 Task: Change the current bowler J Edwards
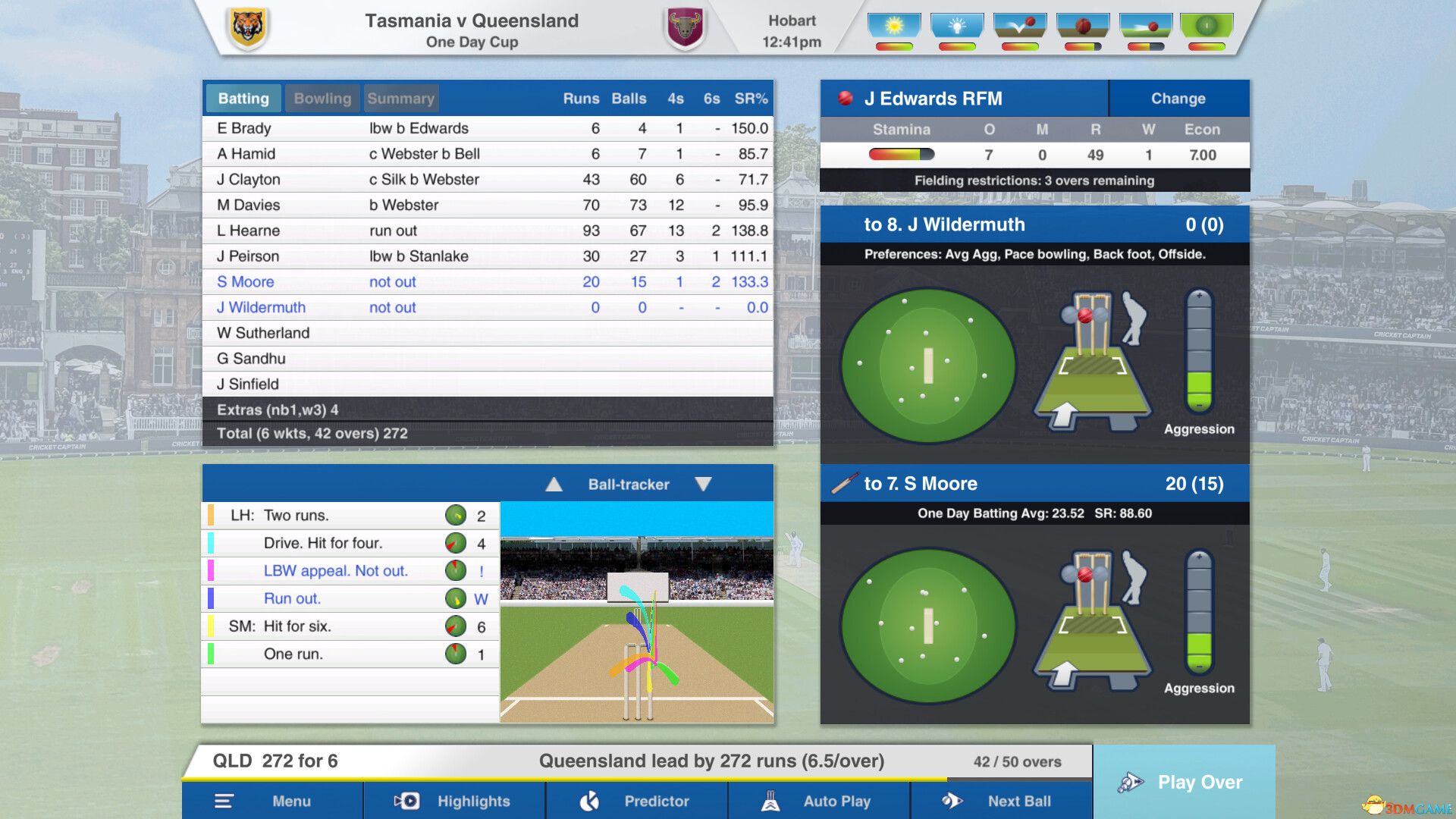click(1178, 98)
